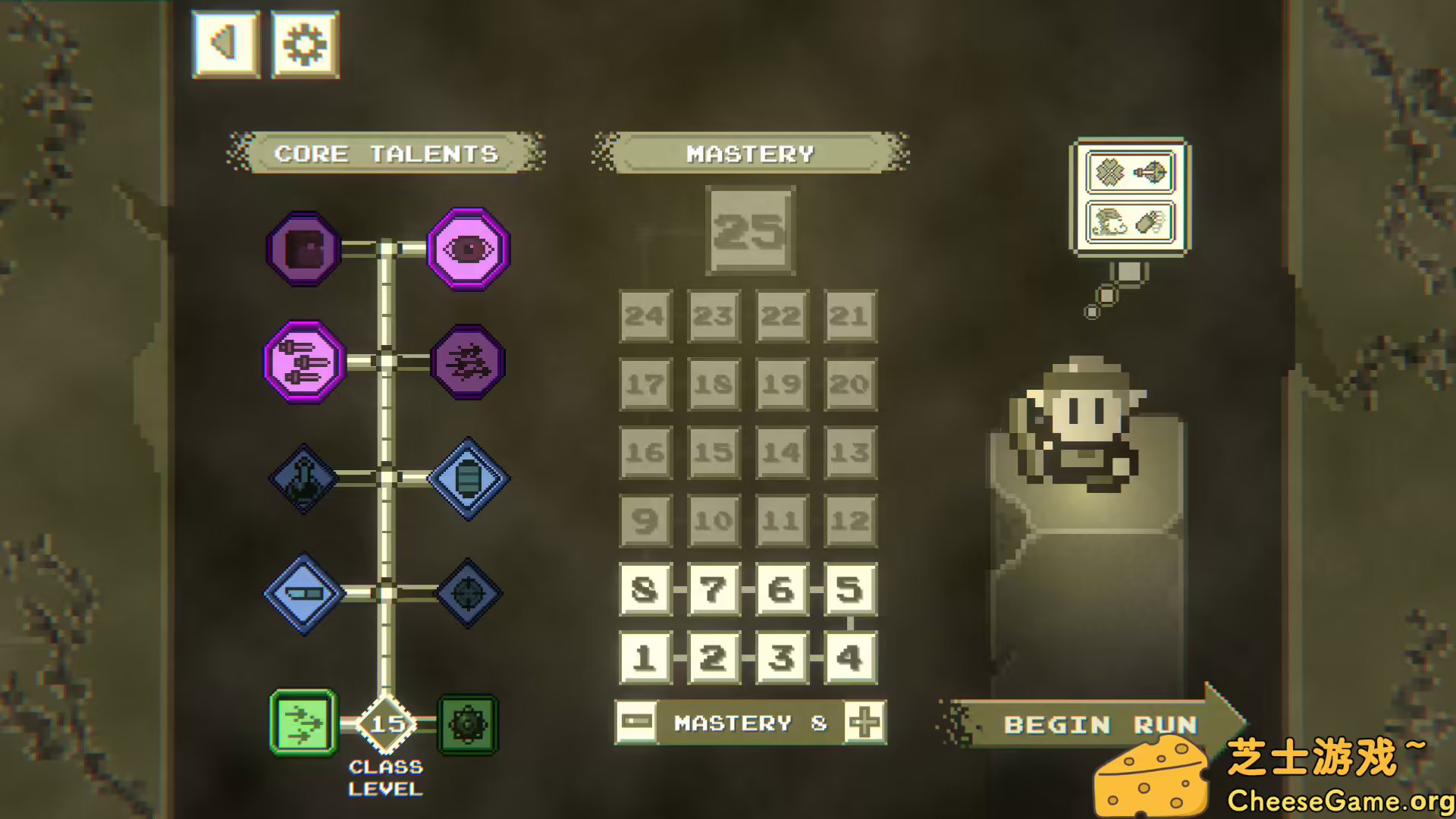Click the Class Level 15 diamond

pos(387,725)
